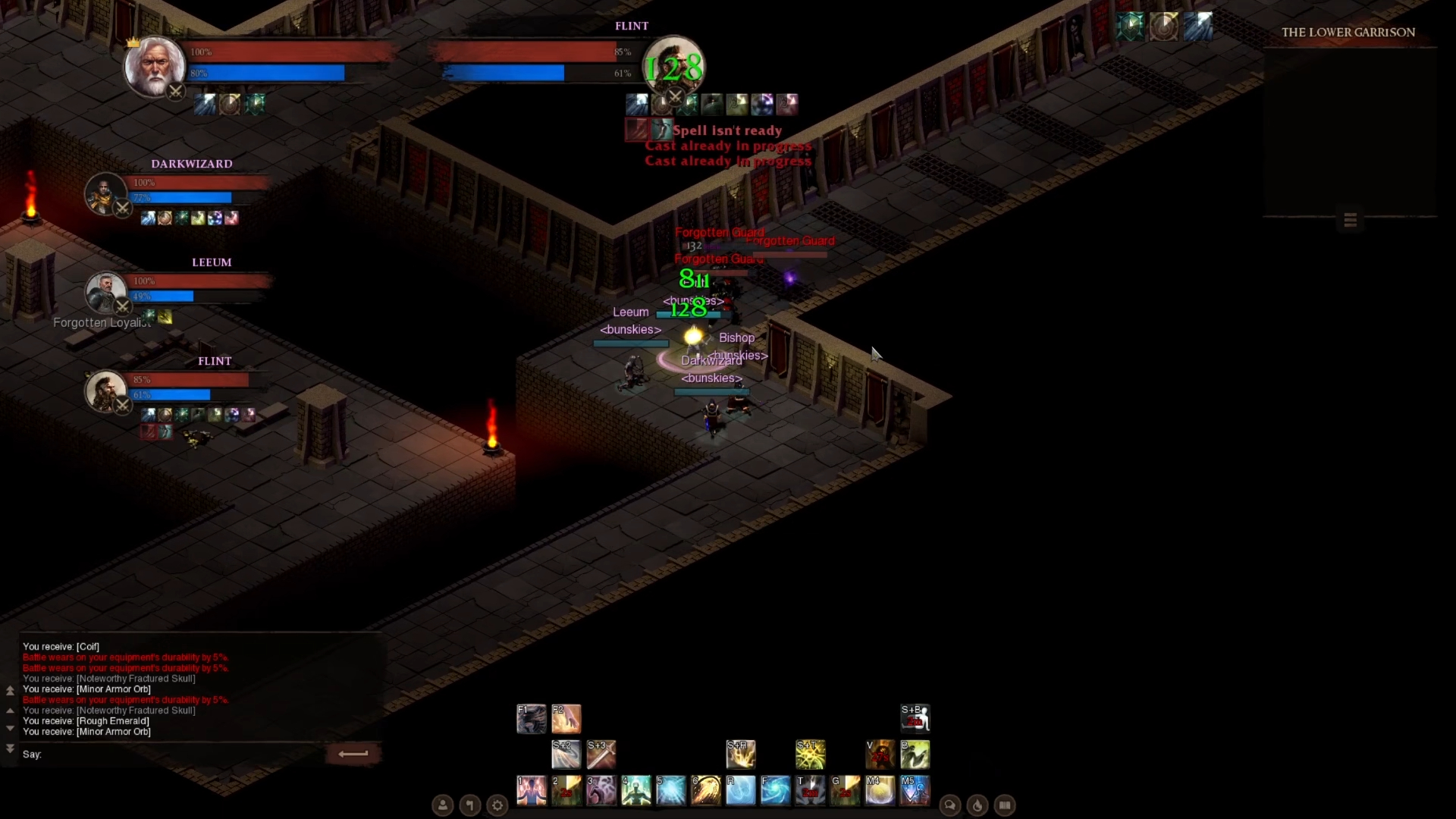Activate the S+T yellow star sigil spell
The width and height of the screenshot is (1456, 819).
pyautogui.click(x=811, y=755)
